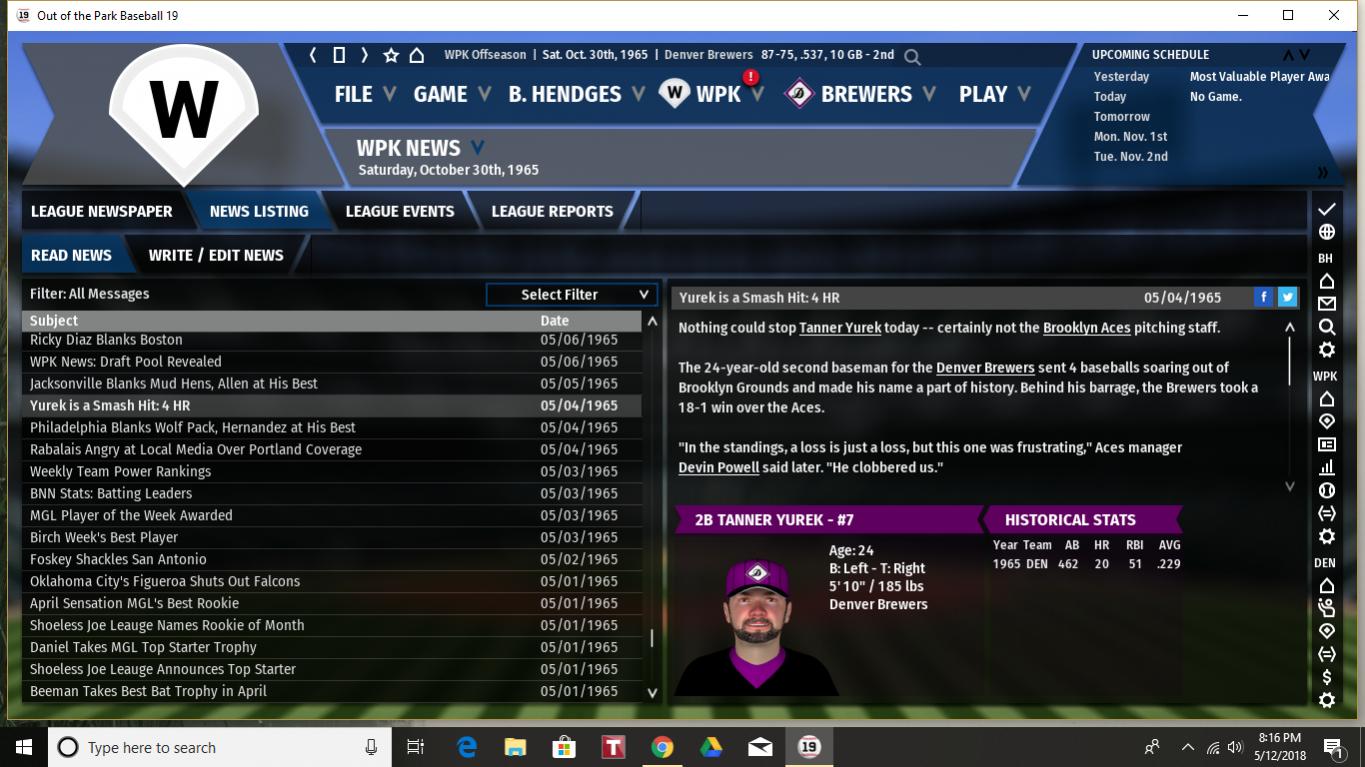
Task: Click the magnifying glass search icon in header
Action: click(x=912, y=56)
